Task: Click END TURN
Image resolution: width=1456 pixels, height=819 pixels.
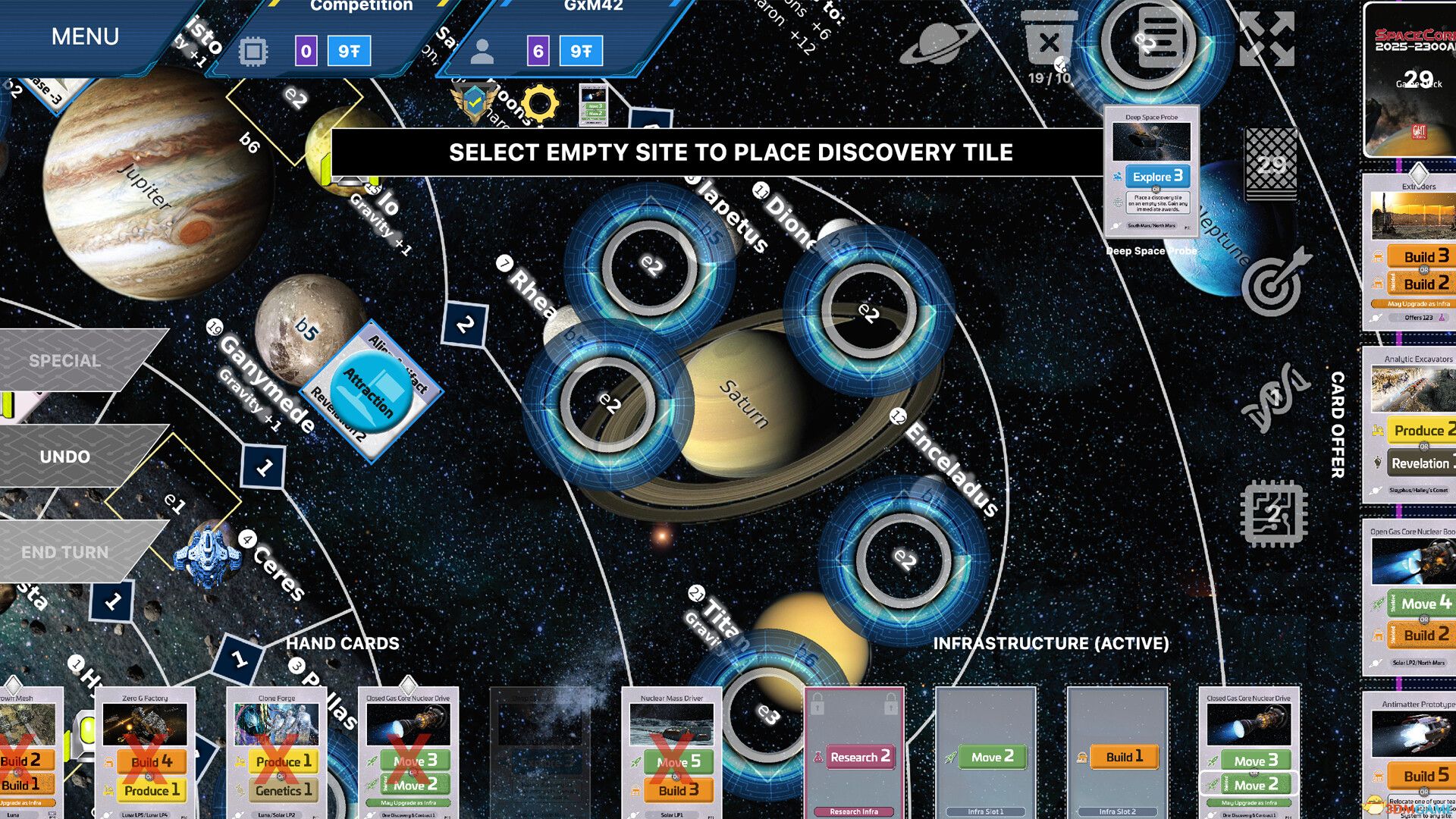Action: [x=64, y=551]
